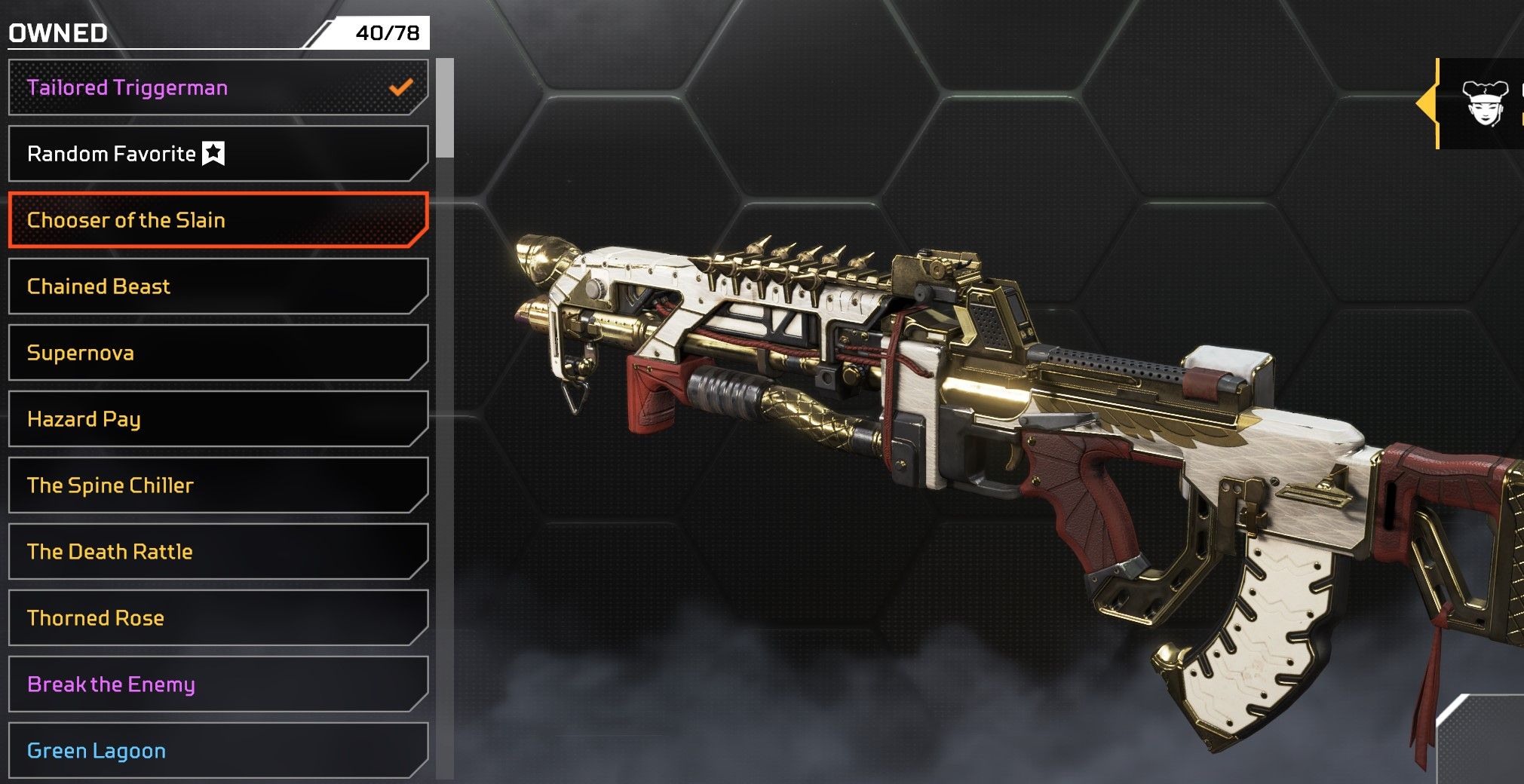This screenshot has width=1524, height=784.
Task: Pick the Chained Beast skin
Action: [217, 286]
